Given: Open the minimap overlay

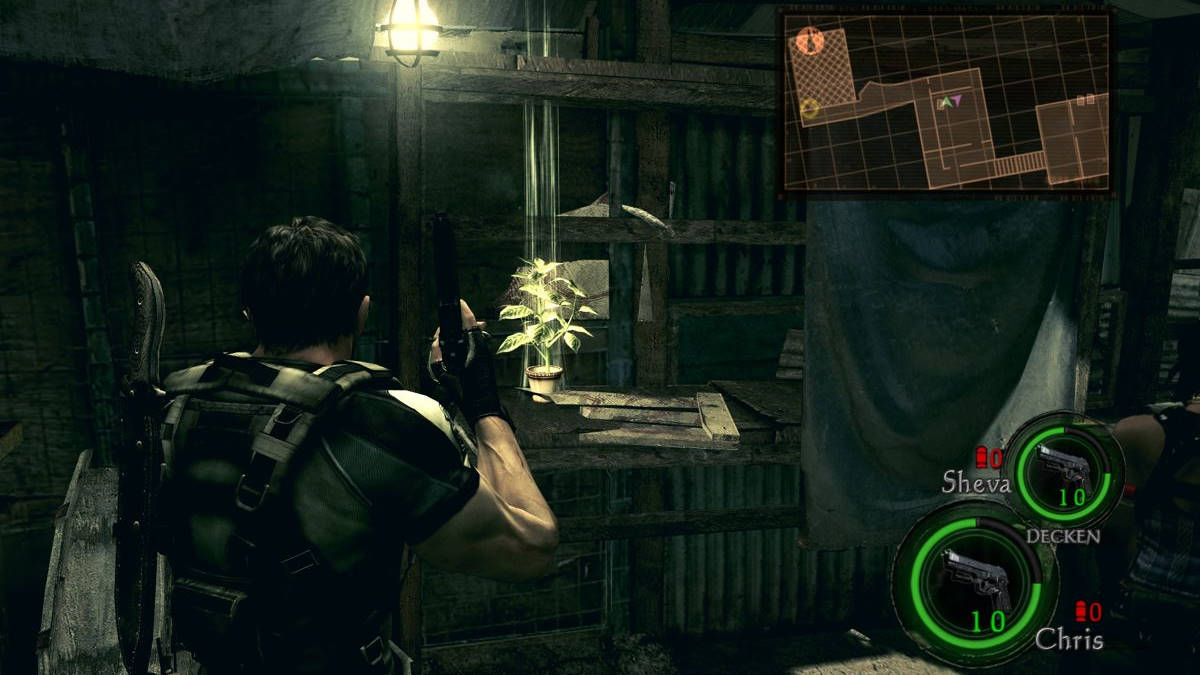Looking at the screenshot, I should pyautogui.click(x=945, y=99).
